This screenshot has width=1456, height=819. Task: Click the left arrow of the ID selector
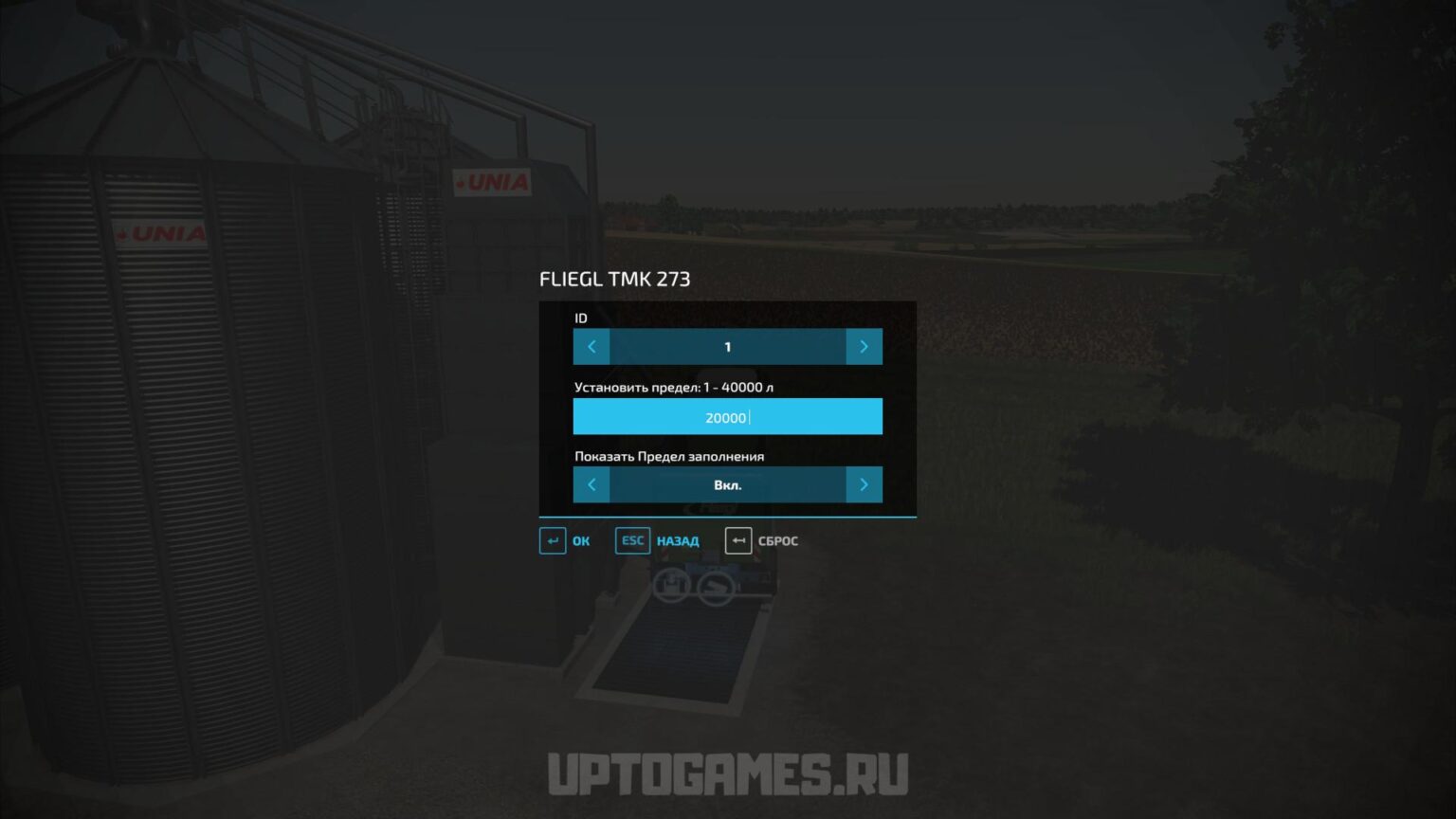pyautogui.click(x=591, y=346)
